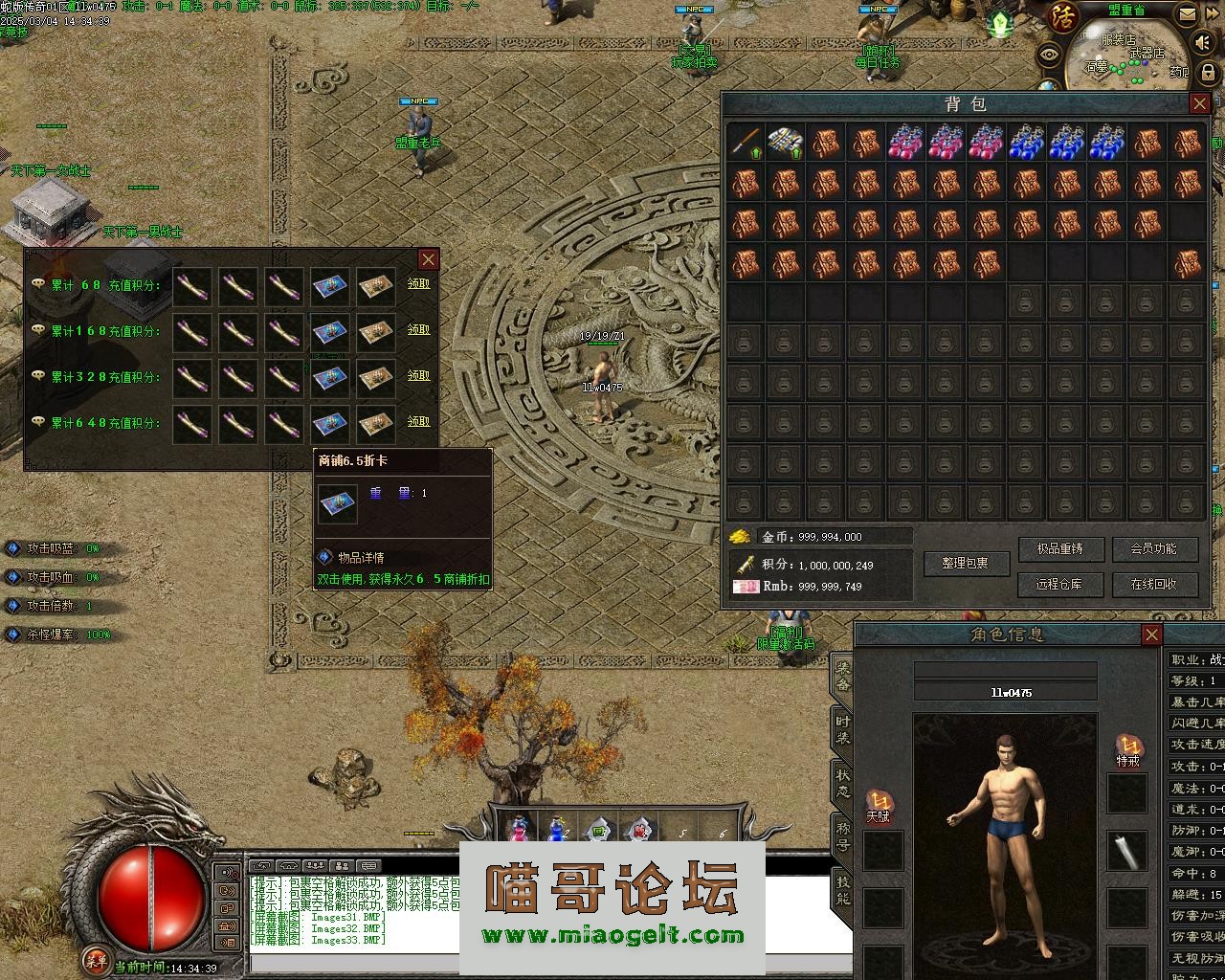This screenshot has height=980, width=1225.
Task: Claim the 累计68 recharge reward
Action: [419, 284]
